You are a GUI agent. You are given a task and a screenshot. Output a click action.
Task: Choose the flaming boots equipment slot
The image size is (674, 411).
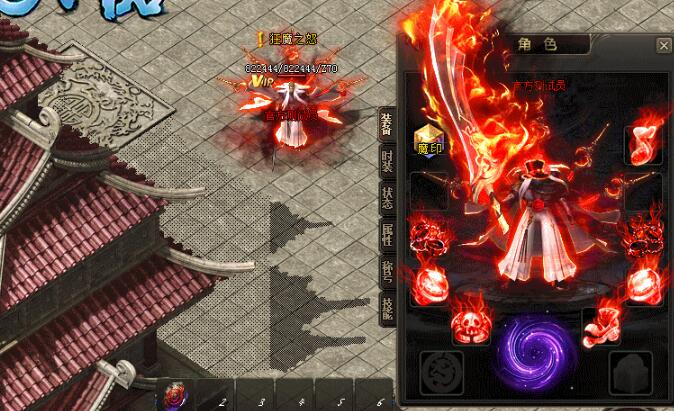pyautogui.click(x=601, y=324)
